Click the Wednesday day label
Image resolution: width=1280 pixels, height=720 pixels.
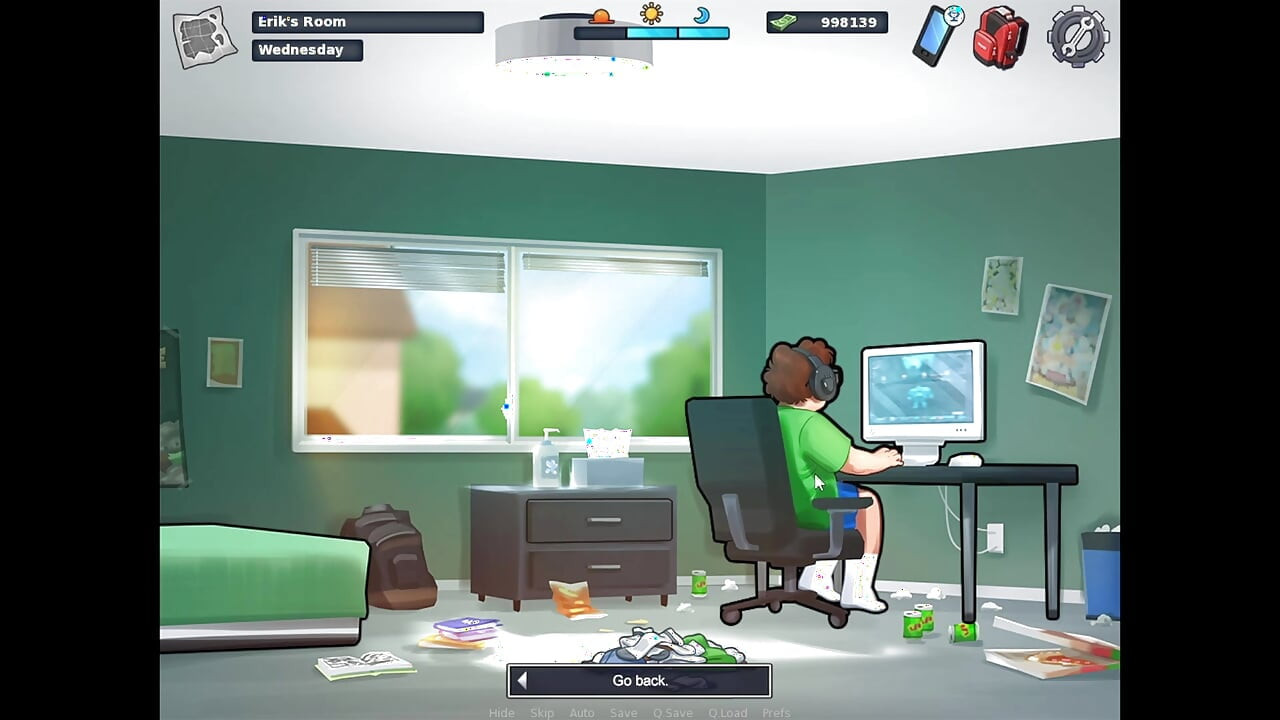pyautogui.click(x=305, y=49)
